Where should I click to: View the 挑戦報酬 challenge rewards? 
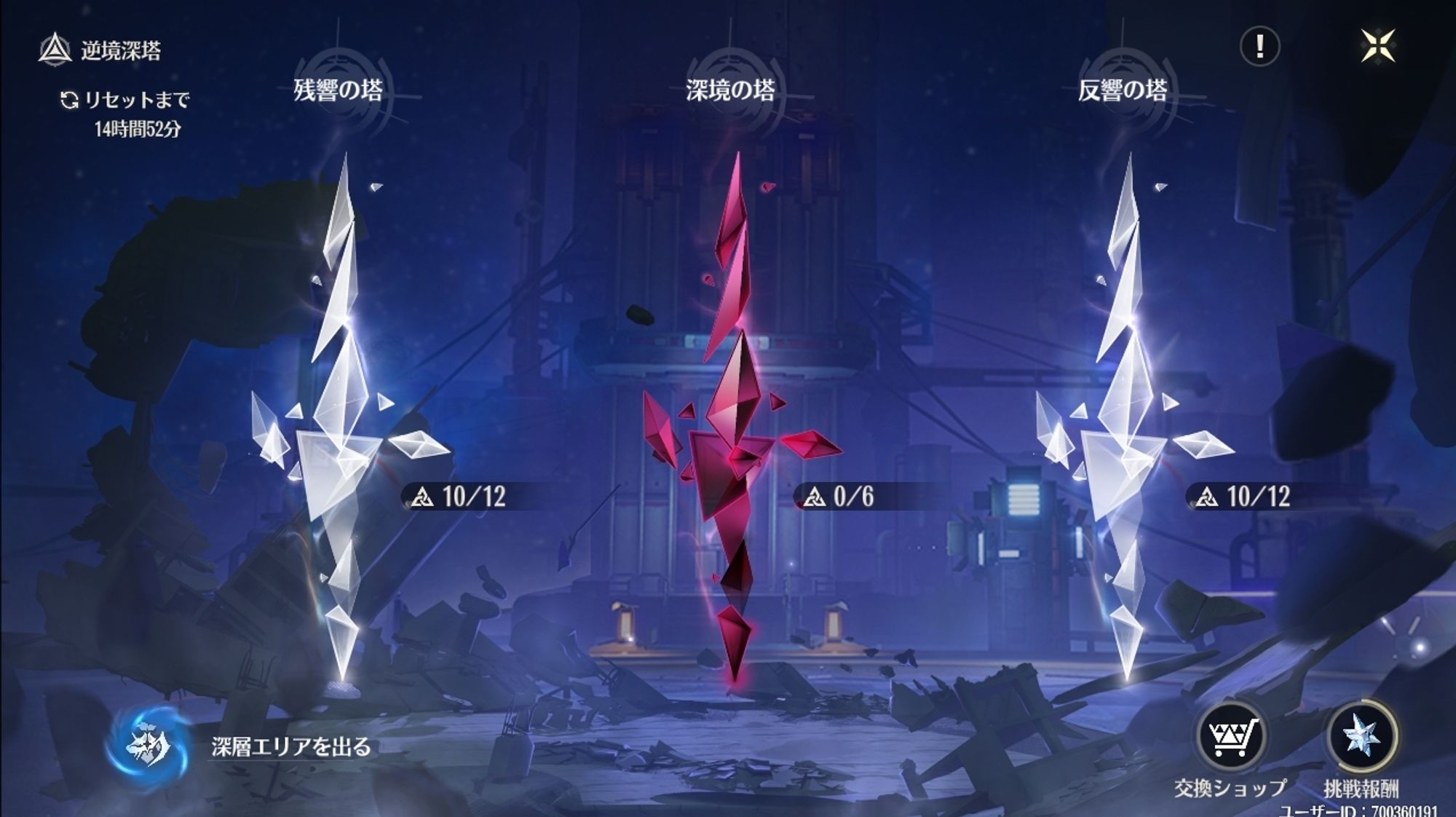tap(1361, 737)
